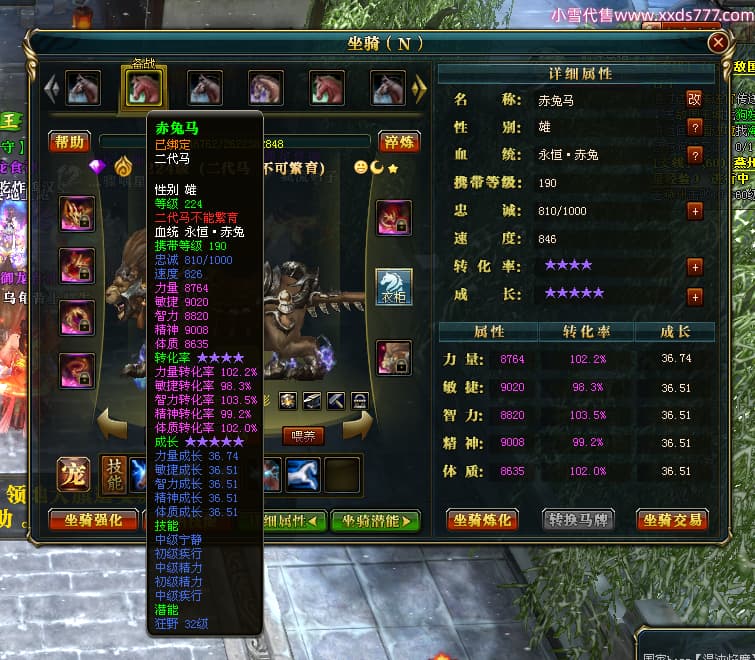The image size is (755, 660).
Task: Click the 转换马牌 convert button
Action: (576, 520)
